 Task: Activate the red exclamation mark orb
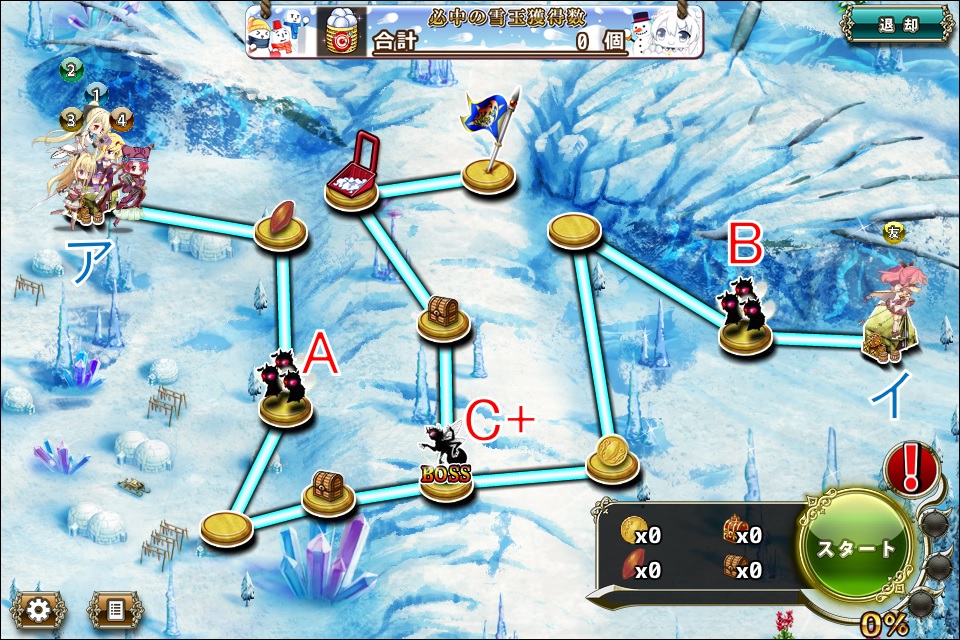click(x=911, y=468)
